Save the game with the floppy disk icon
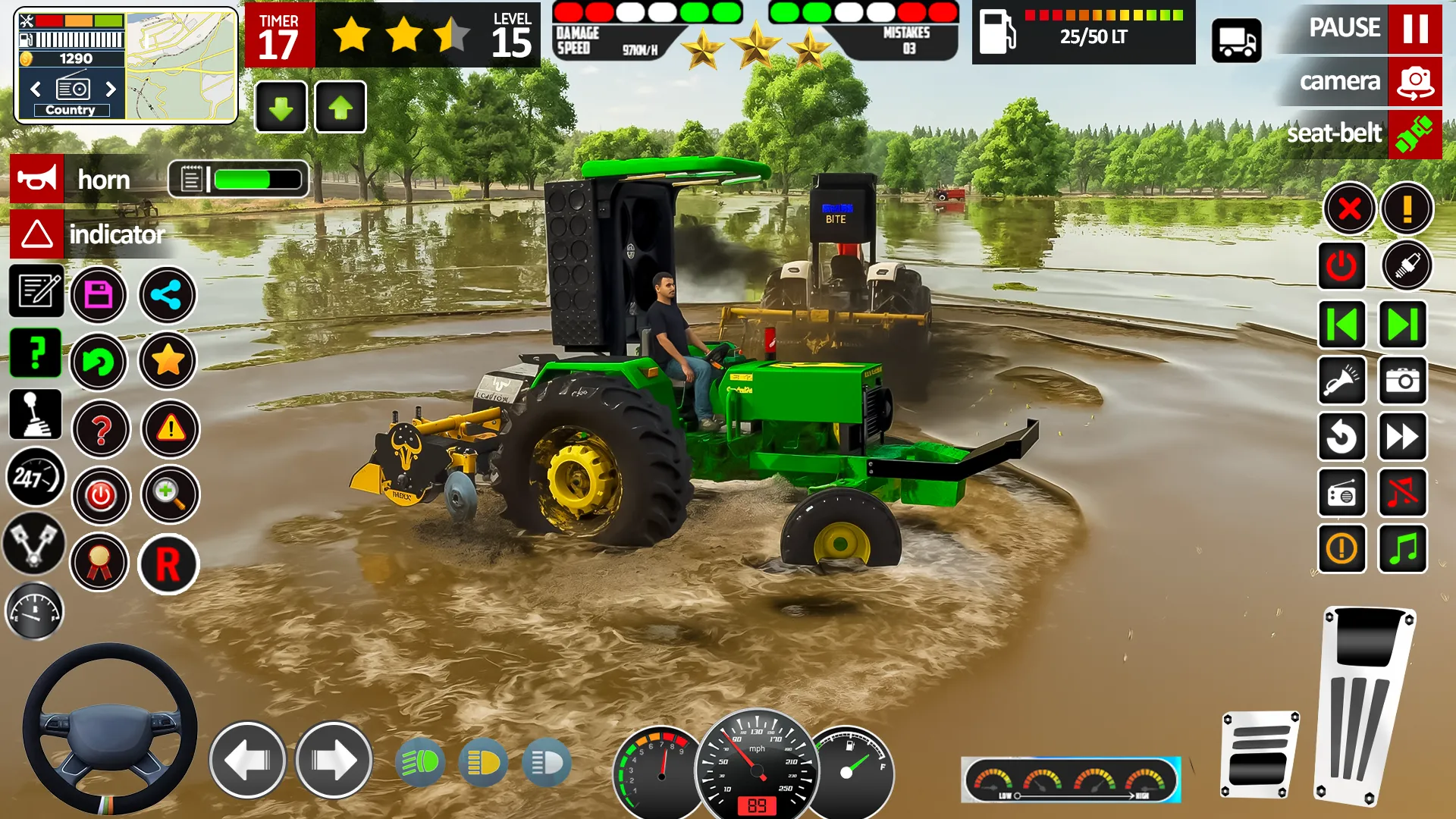The image size is (1456, 819). click(x=99, y=296)
